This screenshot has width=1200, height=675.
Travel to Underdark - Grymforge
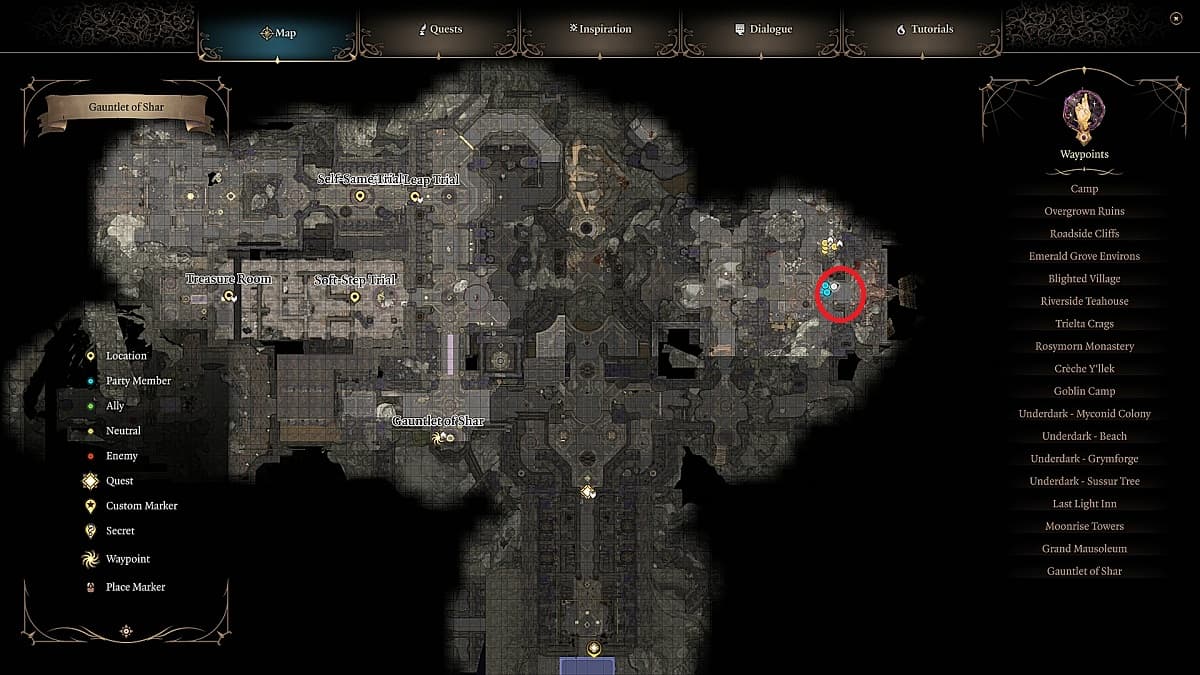[1084, 459]
